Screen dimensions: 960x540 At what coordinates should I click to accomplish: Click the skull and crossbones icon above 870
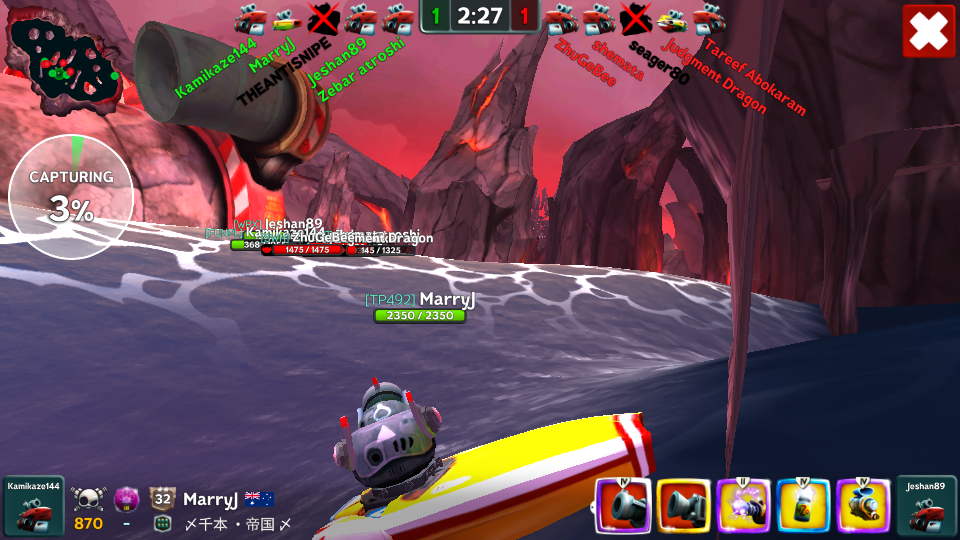tap(88, 499)
